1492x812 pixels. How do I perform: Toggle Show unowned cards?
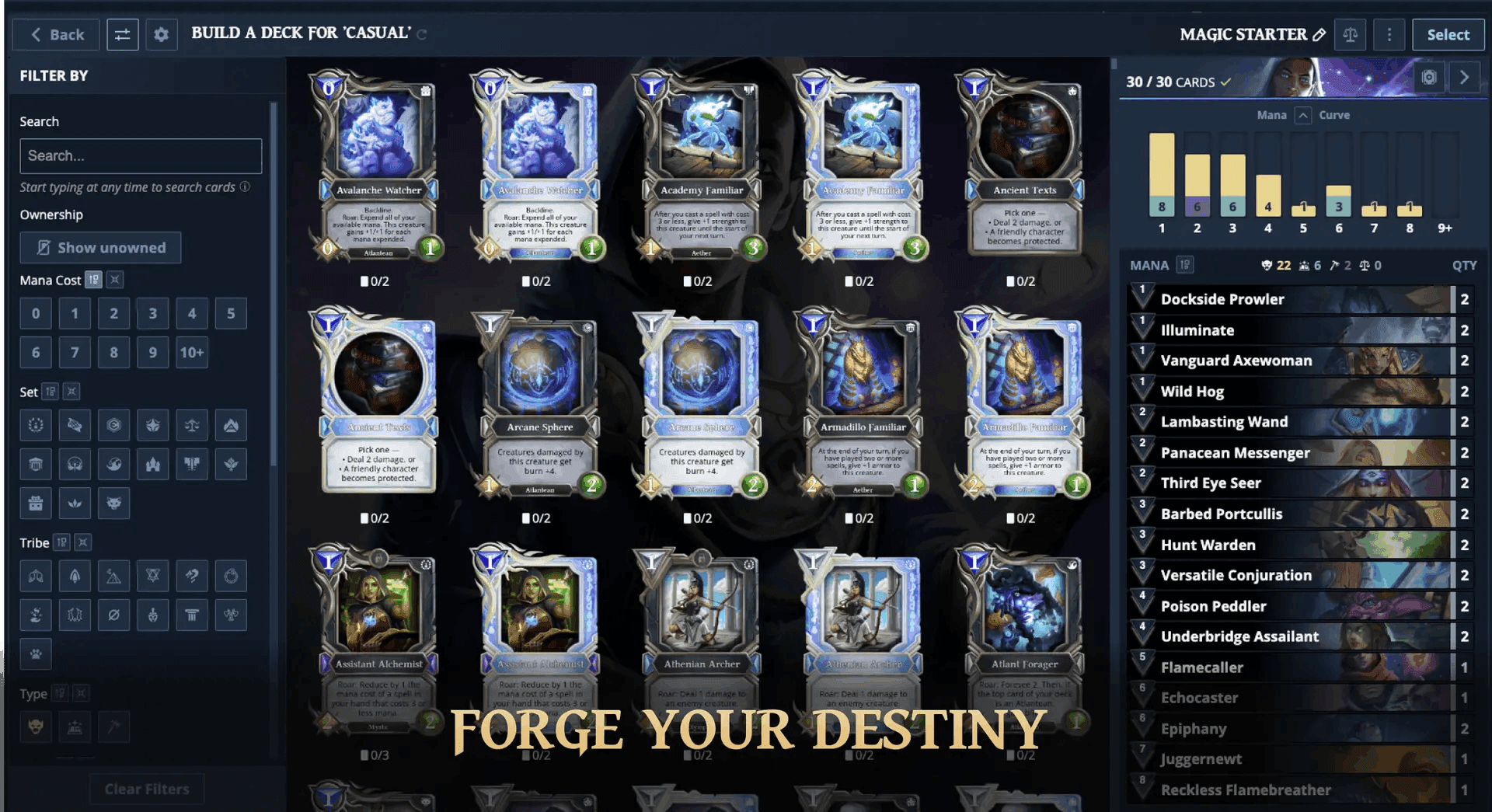[100, 247]
